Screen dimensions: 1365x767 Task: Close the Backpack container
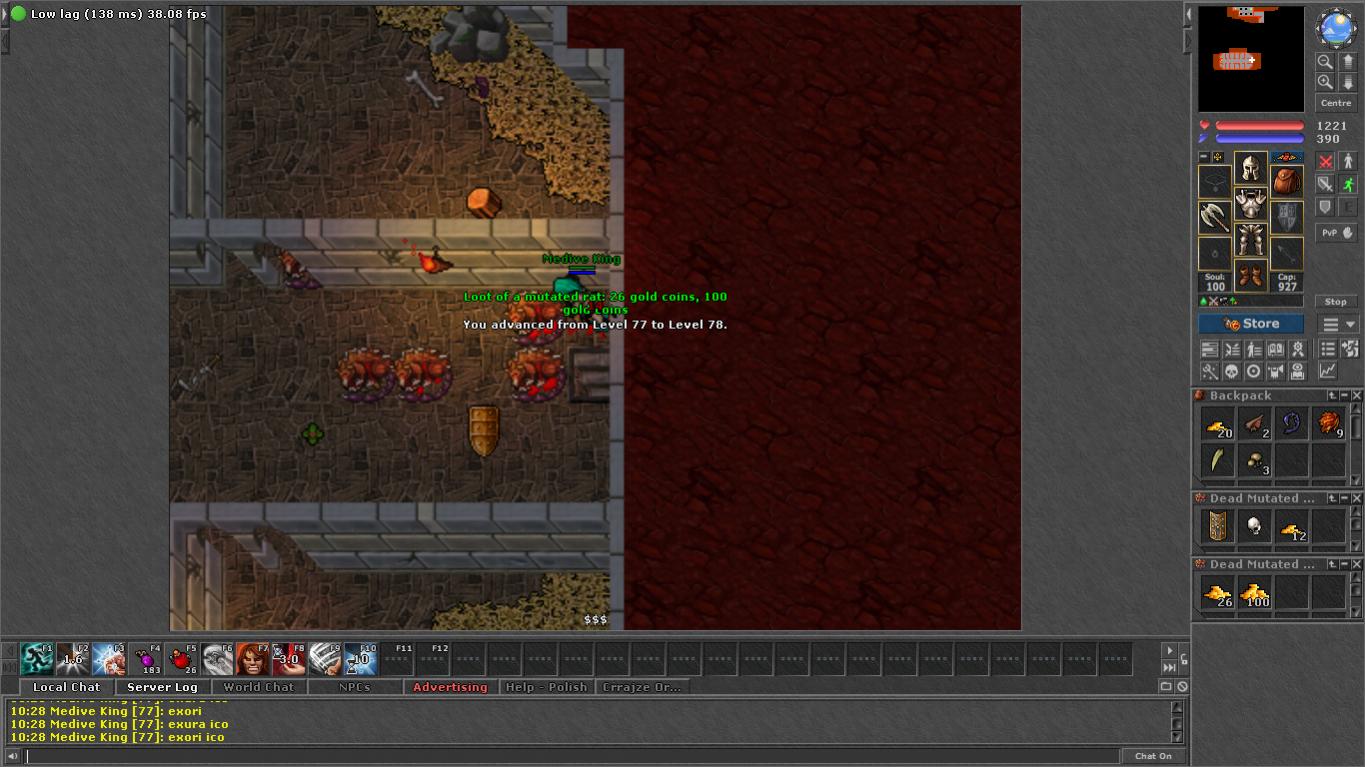tap(1357, 396)
